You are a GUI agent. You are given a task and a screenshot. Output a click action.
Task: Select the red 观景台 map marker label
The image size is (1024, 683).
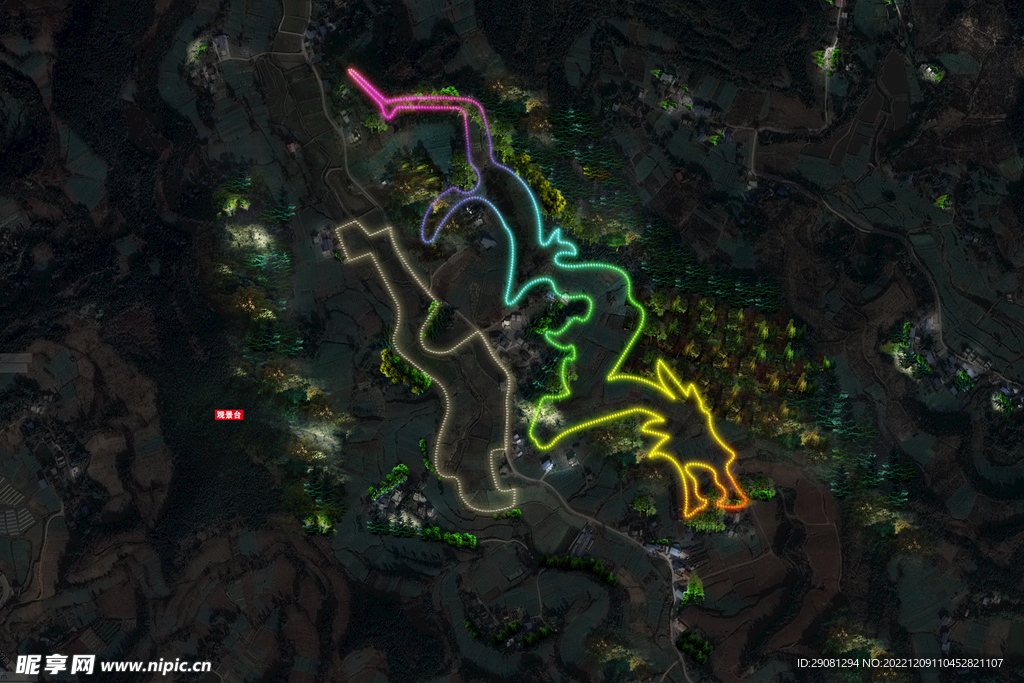(x=229, y=414)
